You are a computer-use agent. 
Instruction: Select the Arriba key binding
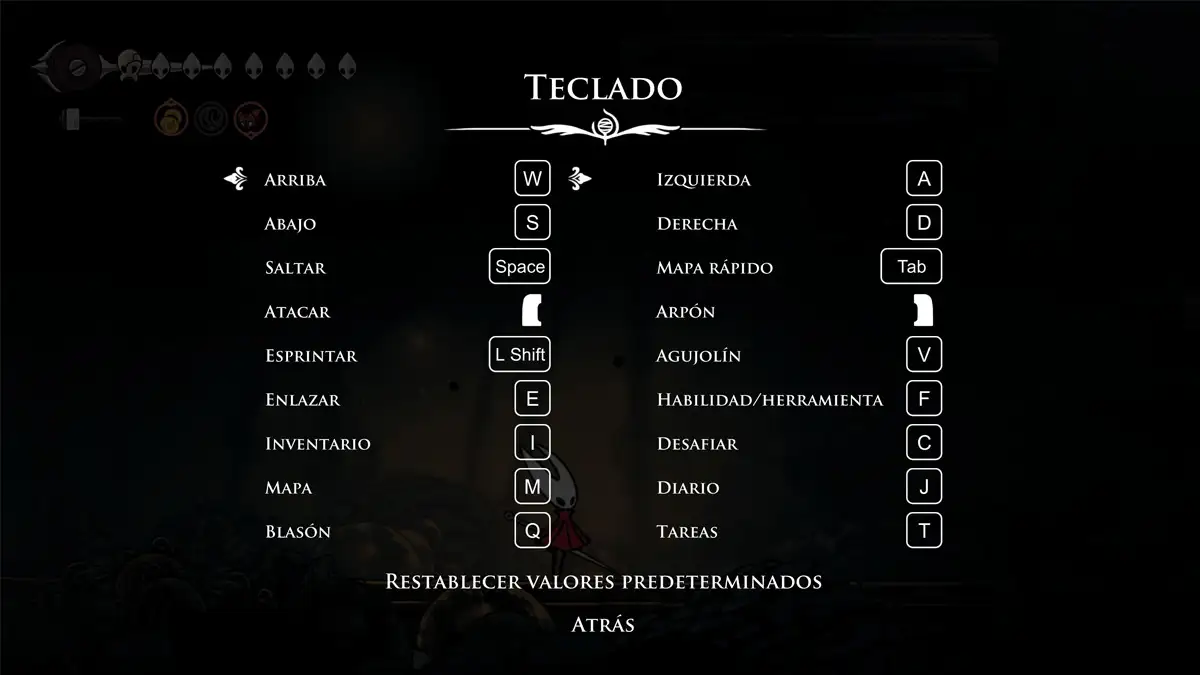(x=532, y=180)
